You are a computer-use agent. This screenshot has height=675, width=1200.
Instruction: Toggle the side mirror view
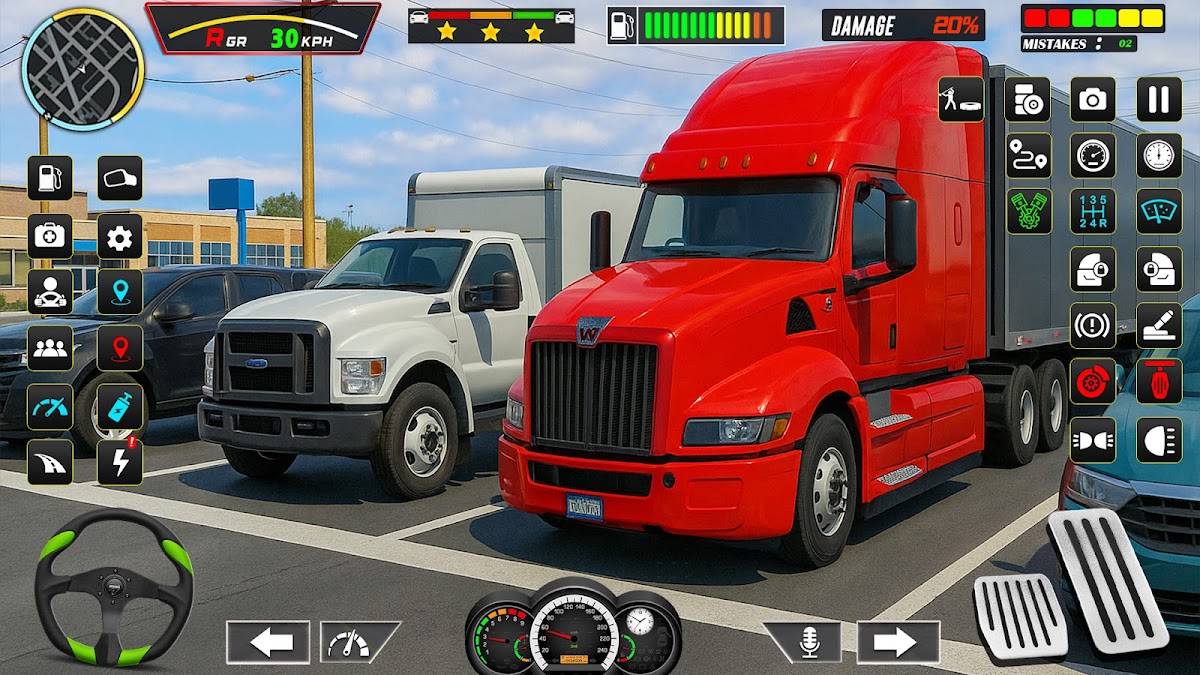point(120,178)
